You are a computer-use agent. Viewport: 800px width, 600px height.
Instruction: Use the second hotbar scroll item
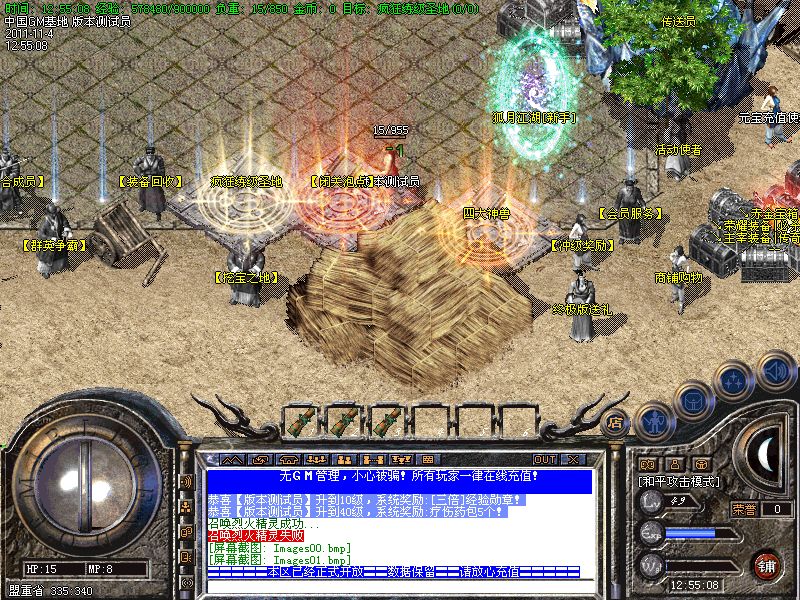point(343,421)
